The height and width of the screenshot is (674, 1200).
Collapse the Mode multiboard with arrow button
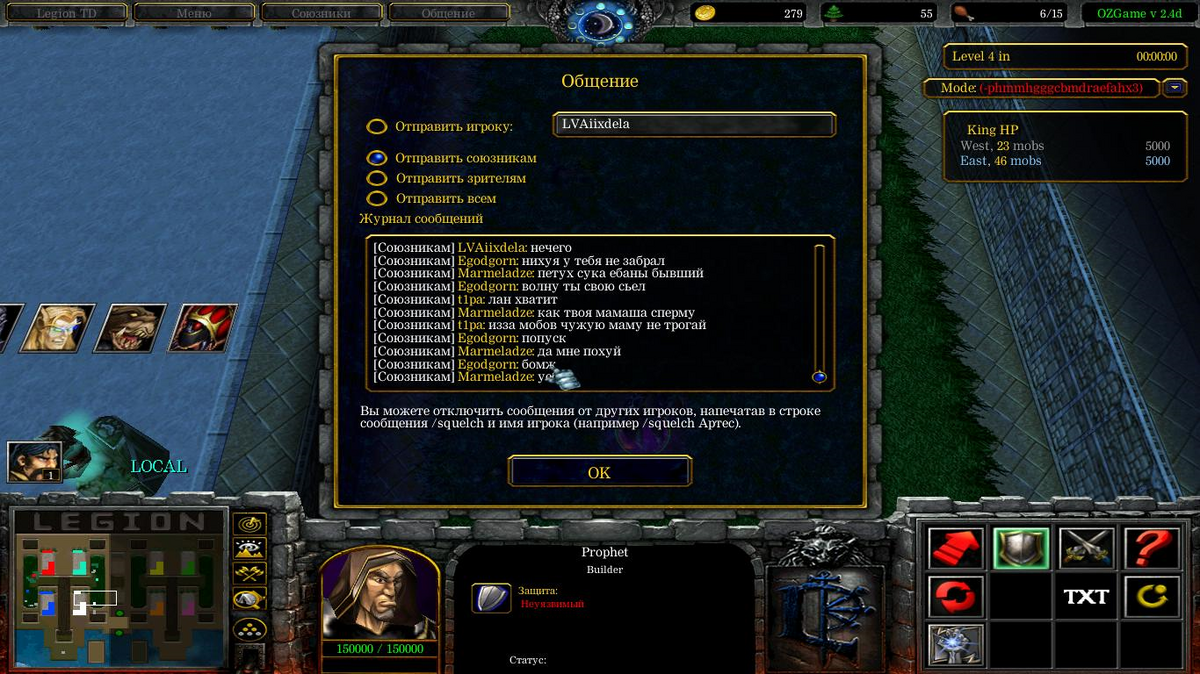[x=1175, y=88]
